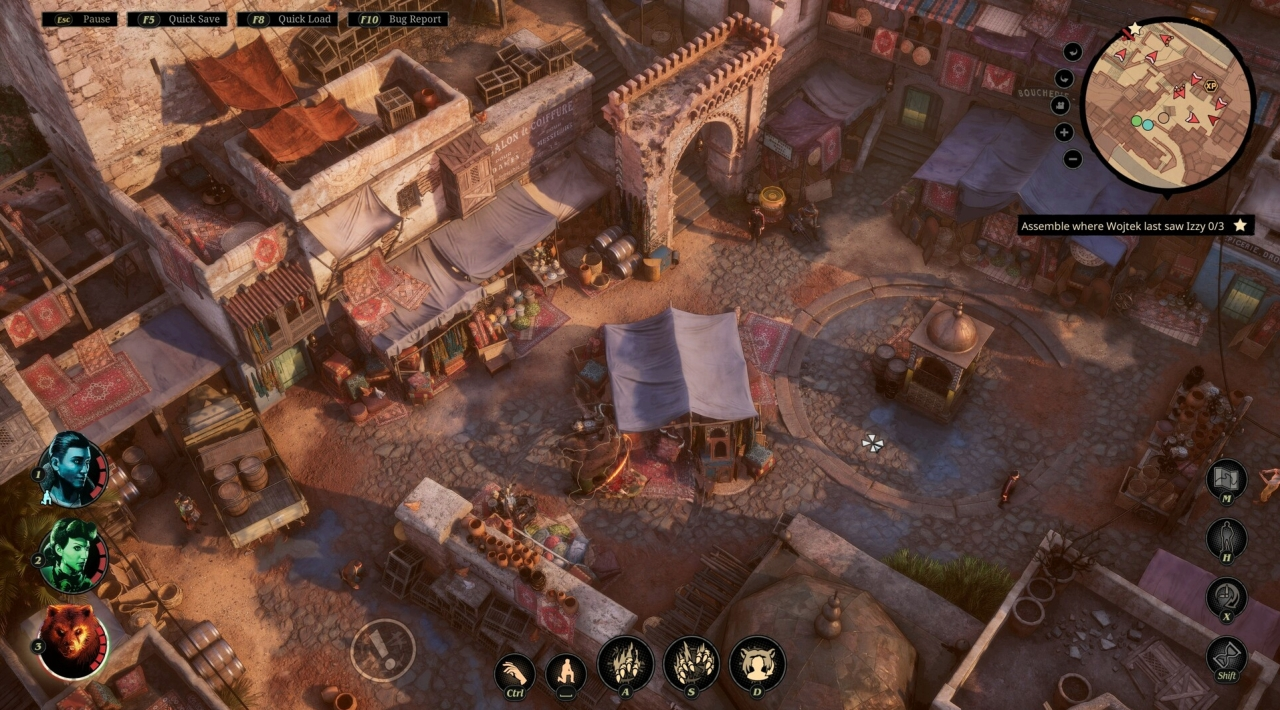1280x710 pixels.
Task: Activate the hand interact ability
Action: [514, 673]
